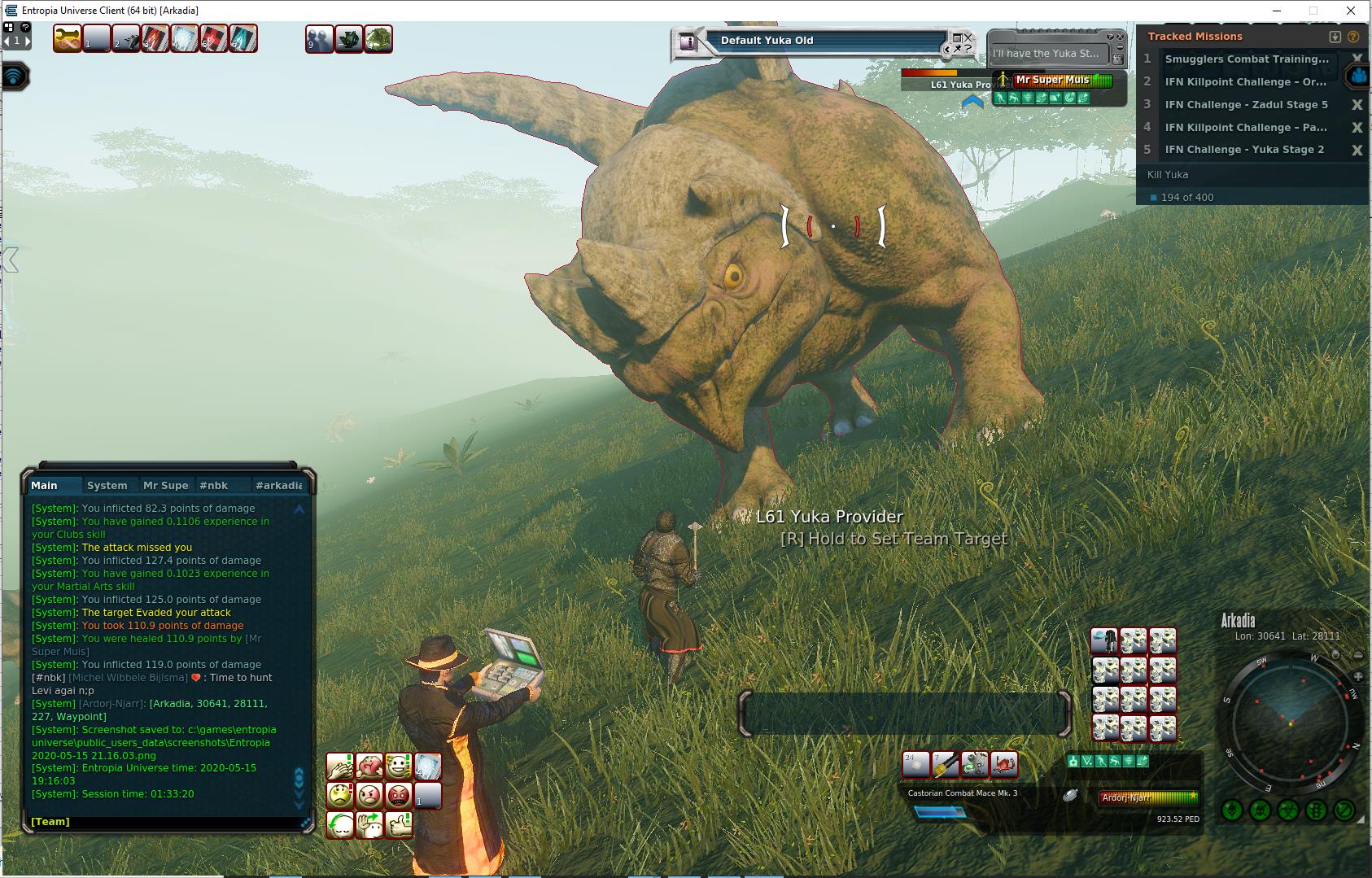Select the #nbk chat tab
The image size is (1372, 878).
point(214,485)
